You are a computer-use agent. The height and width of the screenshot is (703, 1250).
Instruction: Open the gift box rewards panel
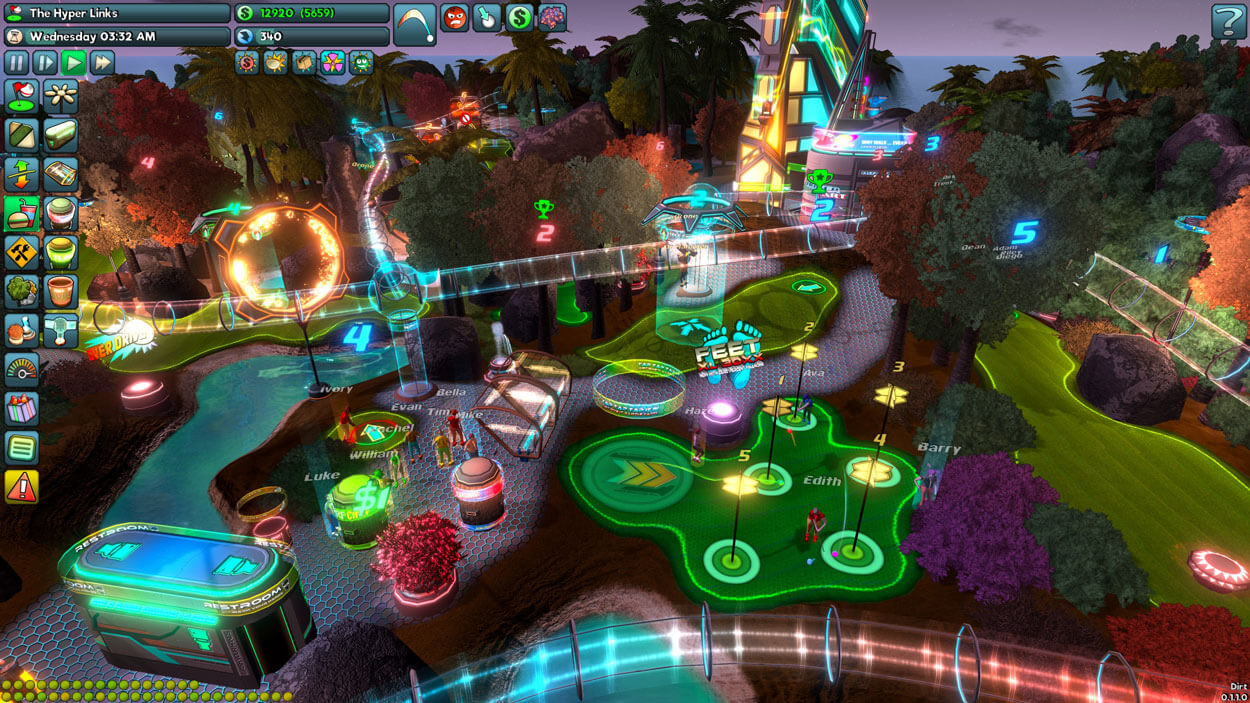point(21,408)
